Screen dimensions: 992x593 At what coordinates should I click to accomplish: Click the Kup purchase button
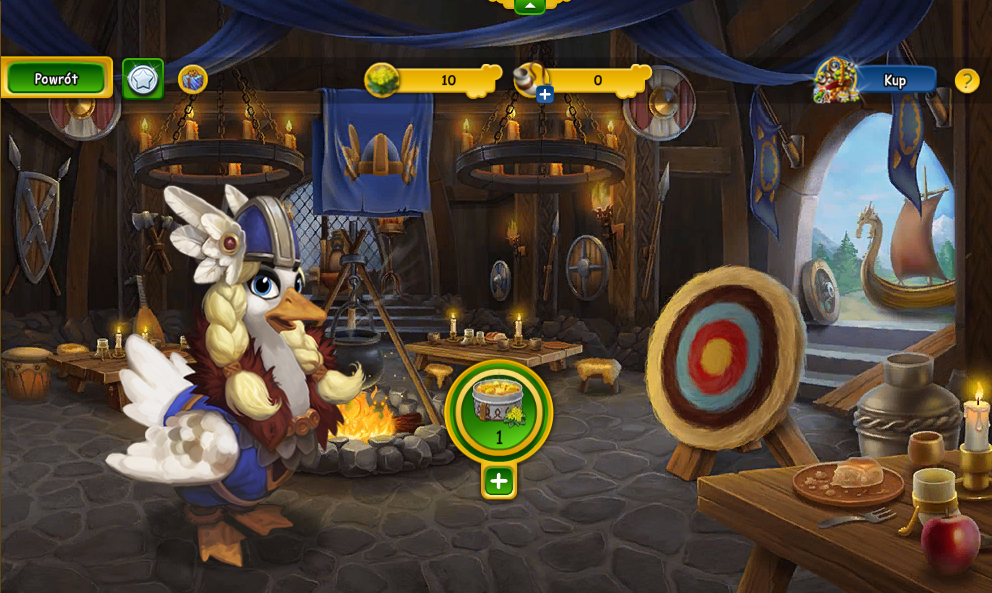point(894,80)
